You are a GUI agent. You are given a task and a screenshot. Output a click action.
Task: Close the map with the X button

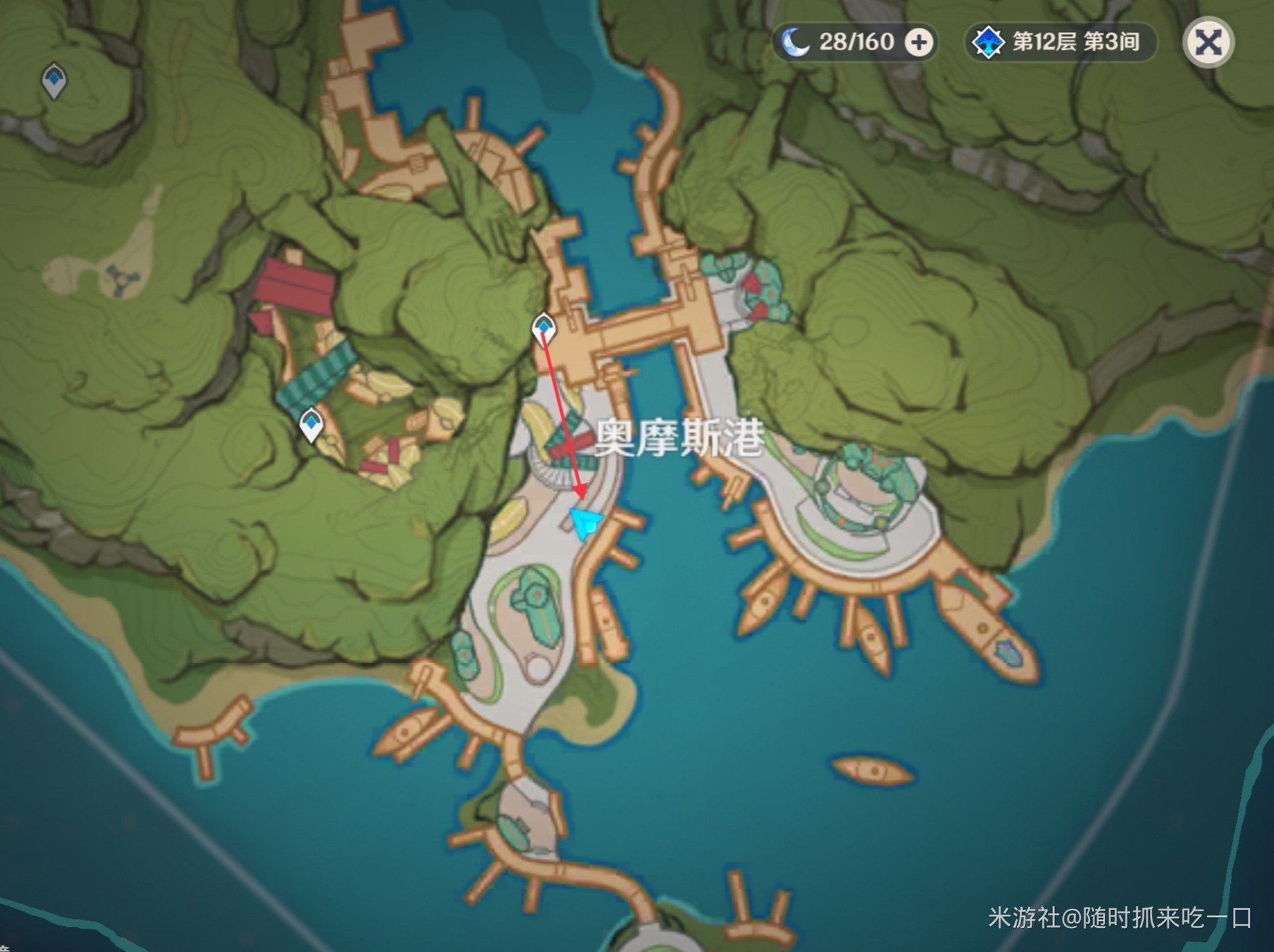coord(1208,42)
